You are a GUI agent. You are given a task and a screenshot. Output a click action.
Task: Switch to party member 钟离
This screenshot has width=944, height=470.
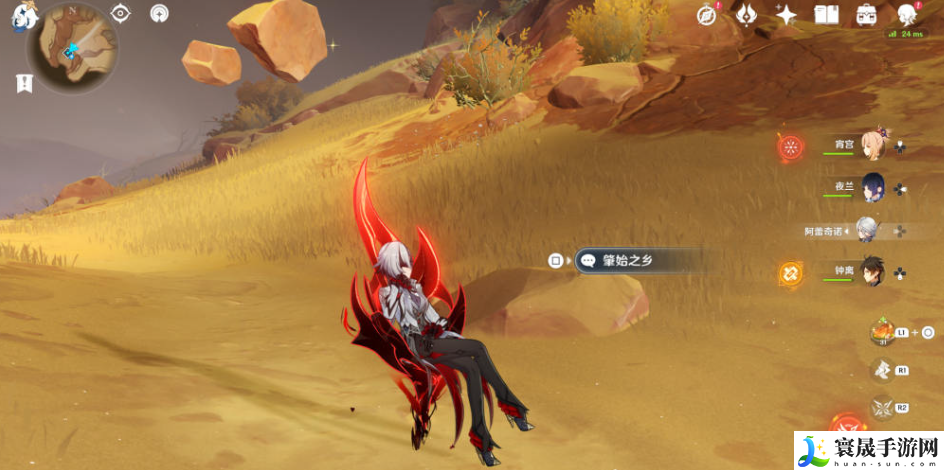click(x=872, y=272)
